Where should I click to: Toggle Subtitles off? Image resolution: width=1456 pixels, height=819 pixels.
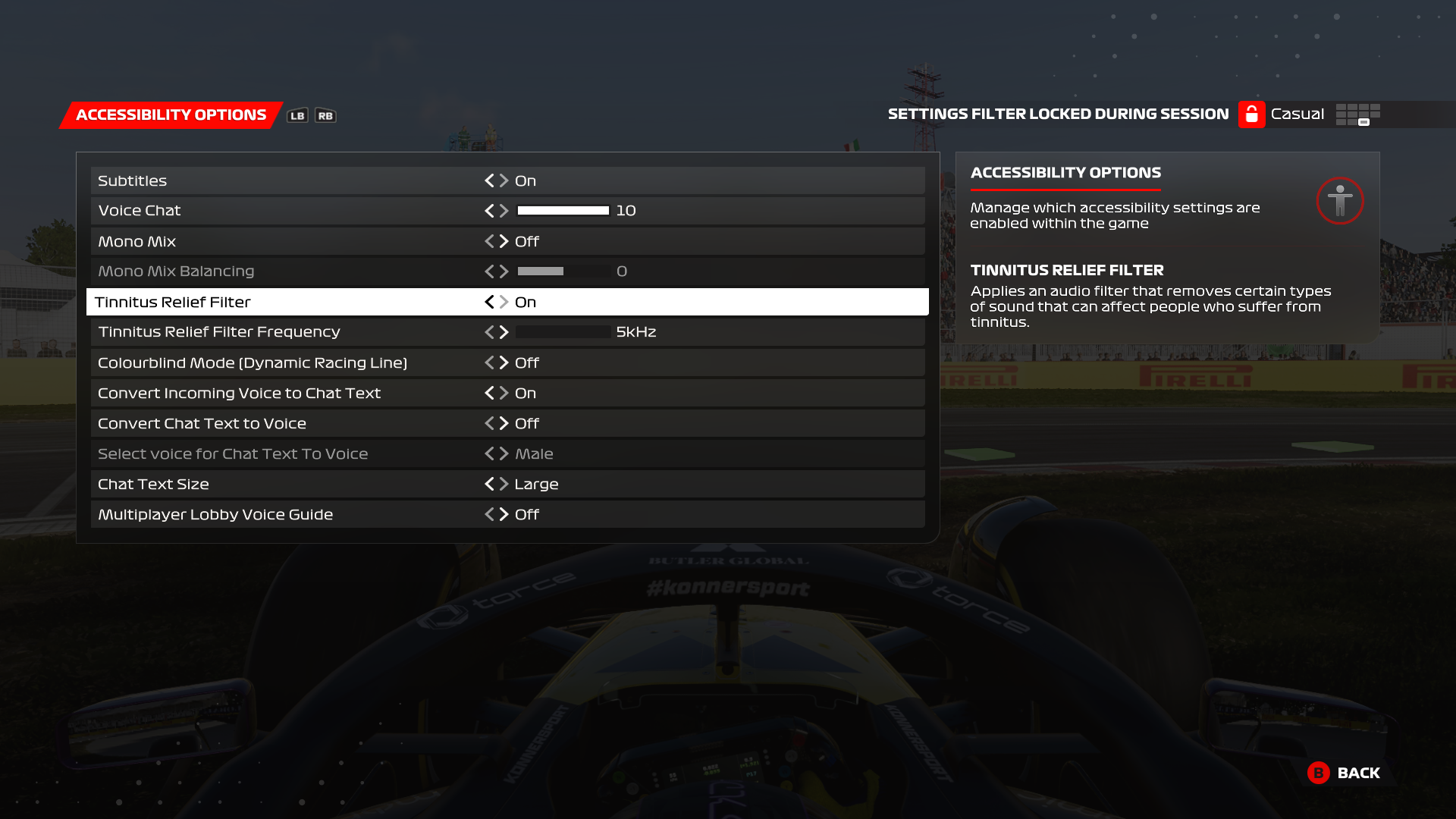click(489, 180)
